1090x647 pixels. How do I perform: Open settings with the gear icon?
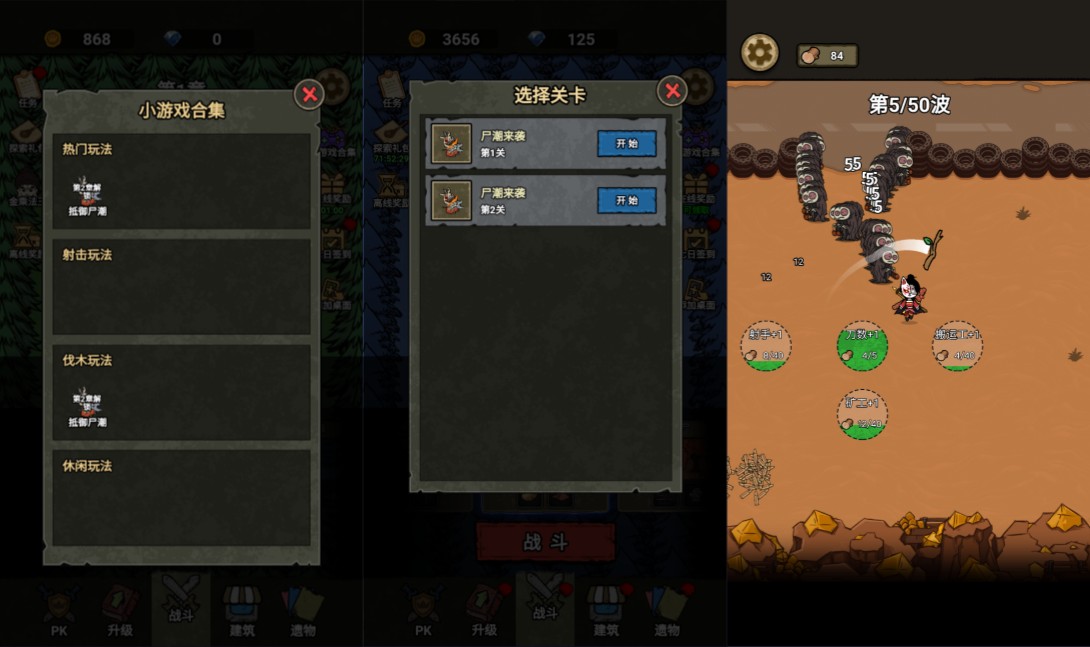tap(759, 52)
